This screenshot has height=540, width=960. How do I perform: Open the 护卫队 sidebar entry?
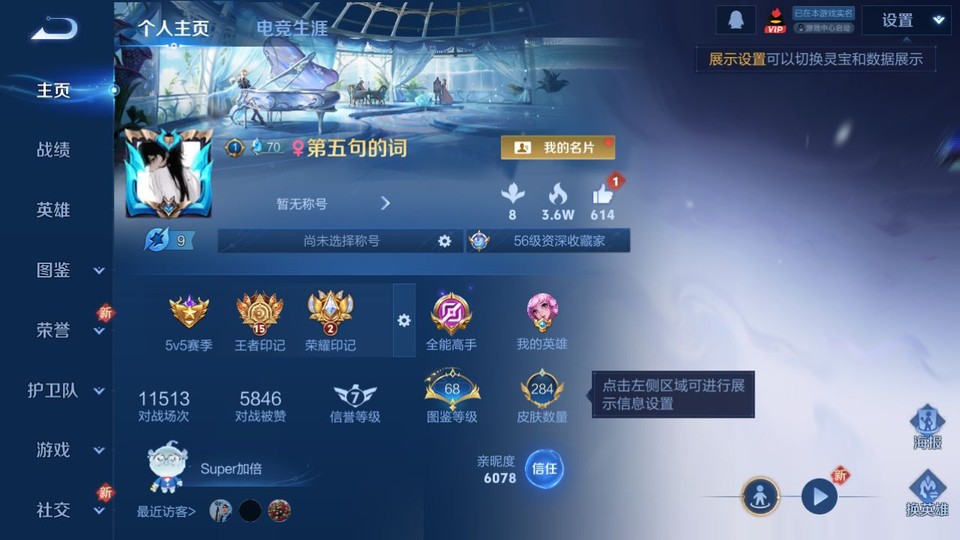point(66,390)
